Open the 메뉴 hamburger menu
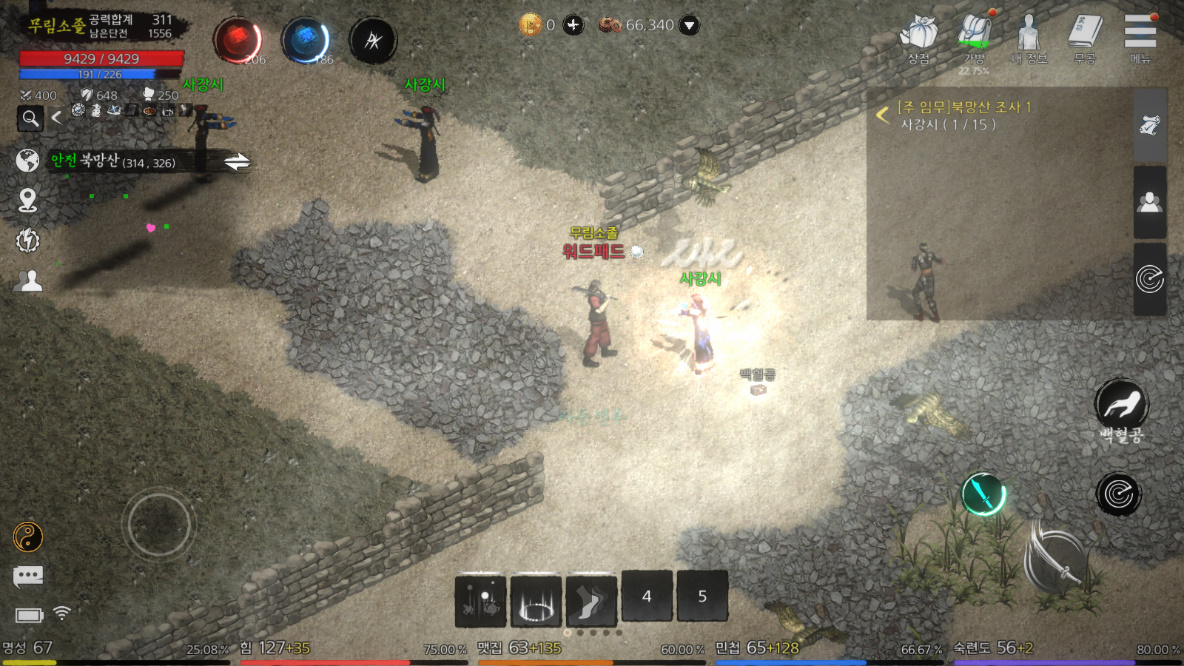The width and height of the screenshot is (1184, 666). tap(1140, 35)
